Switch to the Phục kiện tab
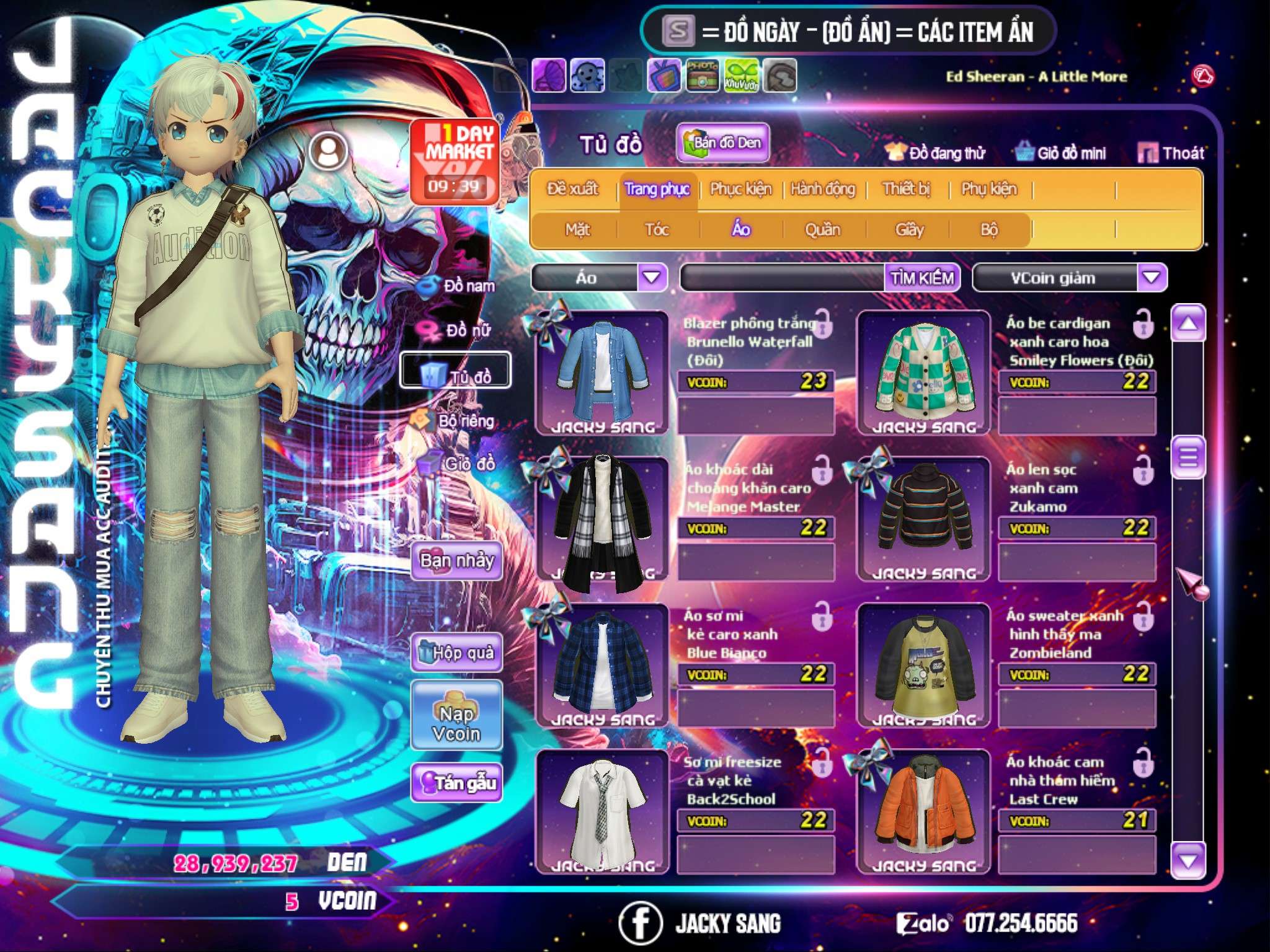The width and height of the screenshot is (1270, 952). tap(740, 189)
